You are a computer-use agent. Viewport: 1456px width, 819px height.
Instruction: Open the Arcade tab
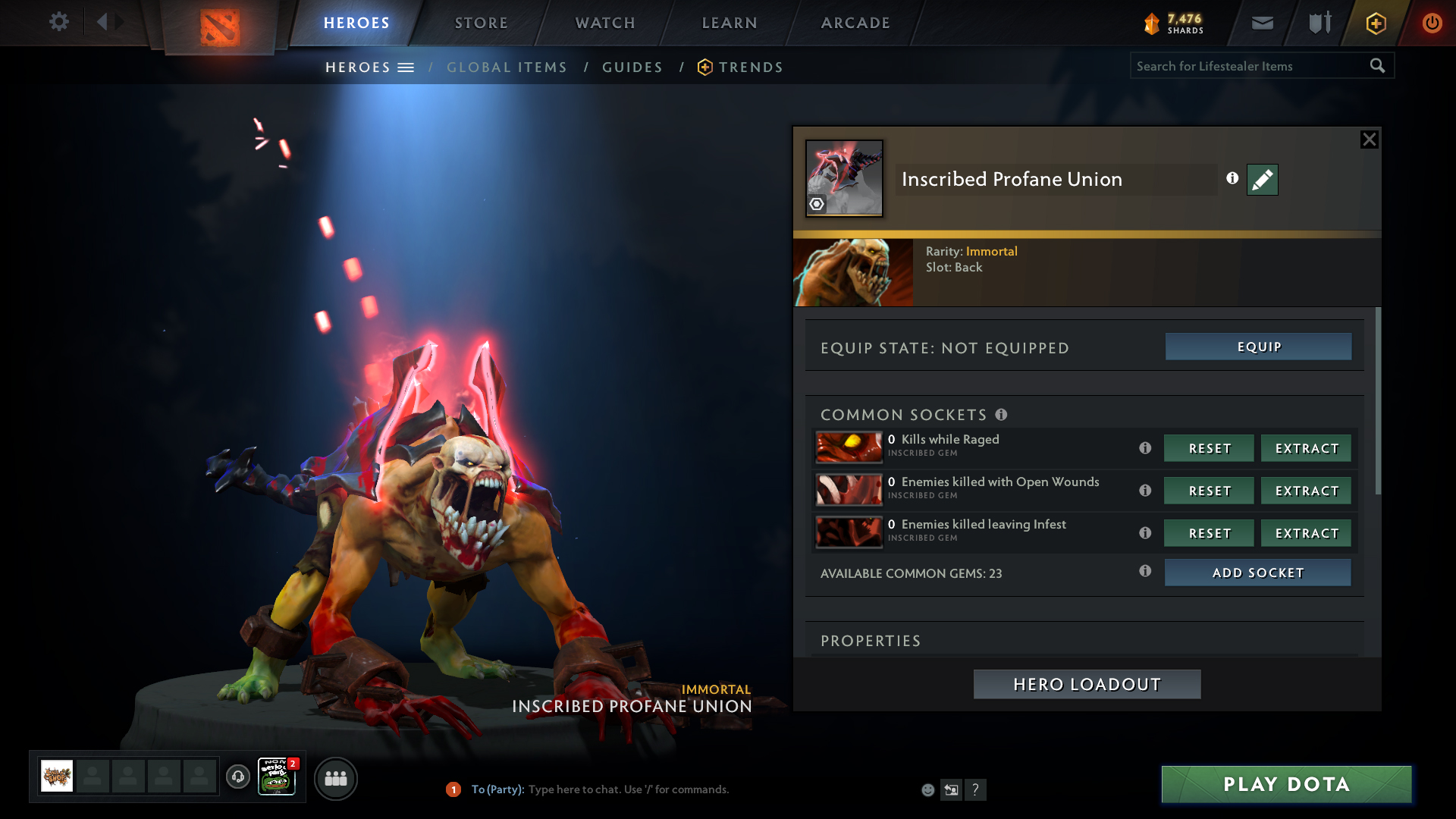tap(855, 23)
